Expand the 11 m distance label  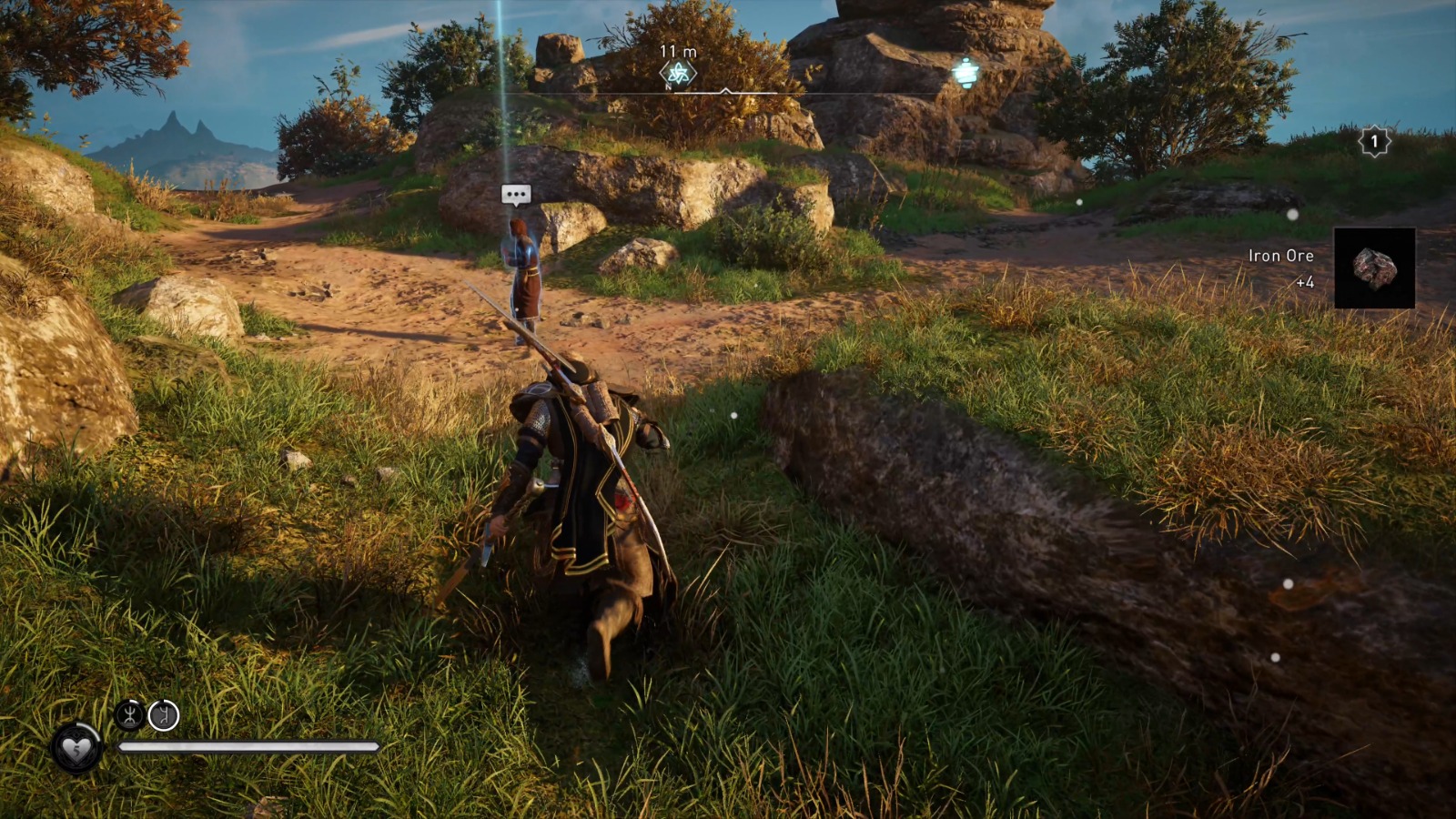pyautogui.click(x=678, y=52)
